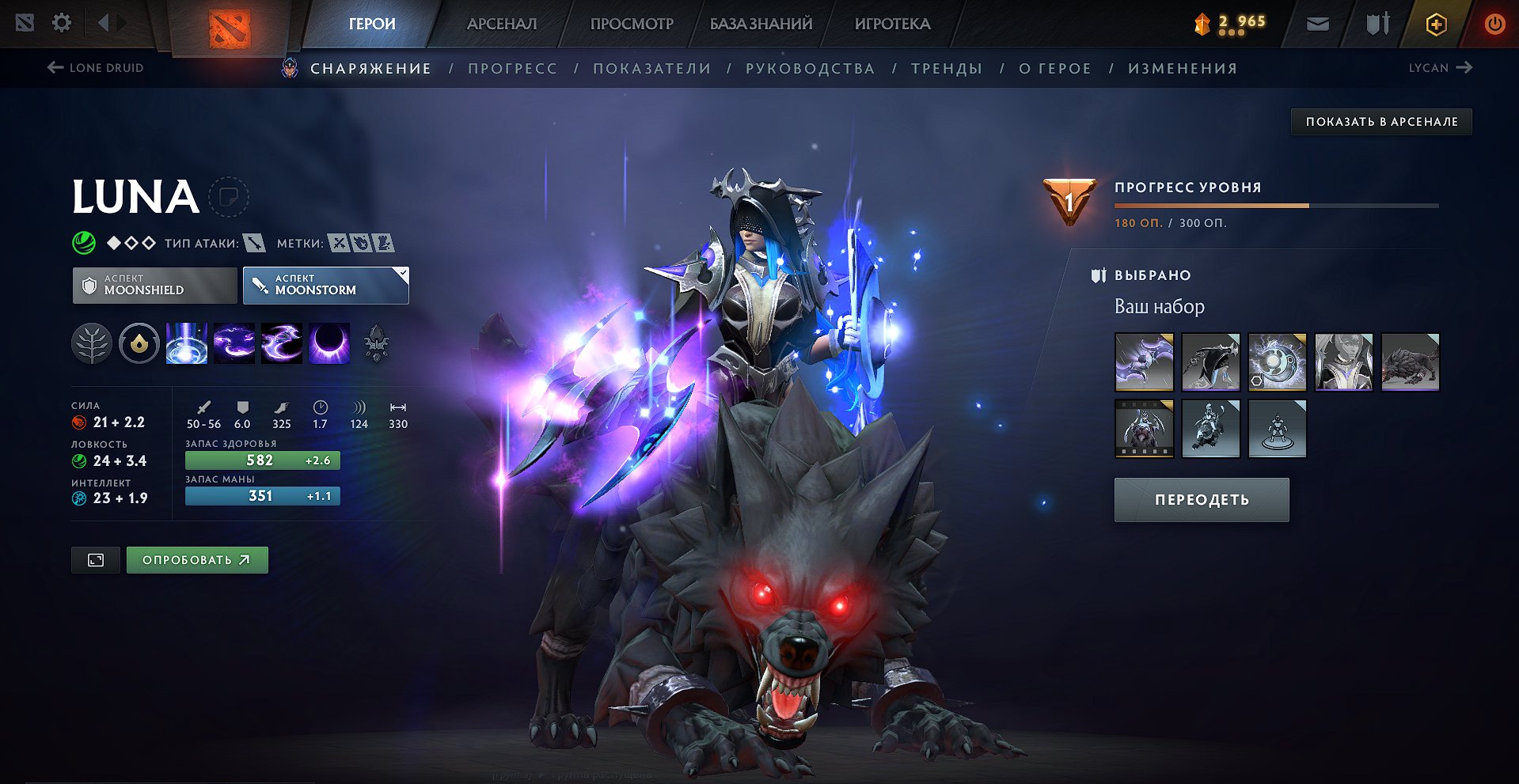Viewport: 1519px width, 784px height.
Task: Go to the Игротека tab
Action: coord(892,24)
